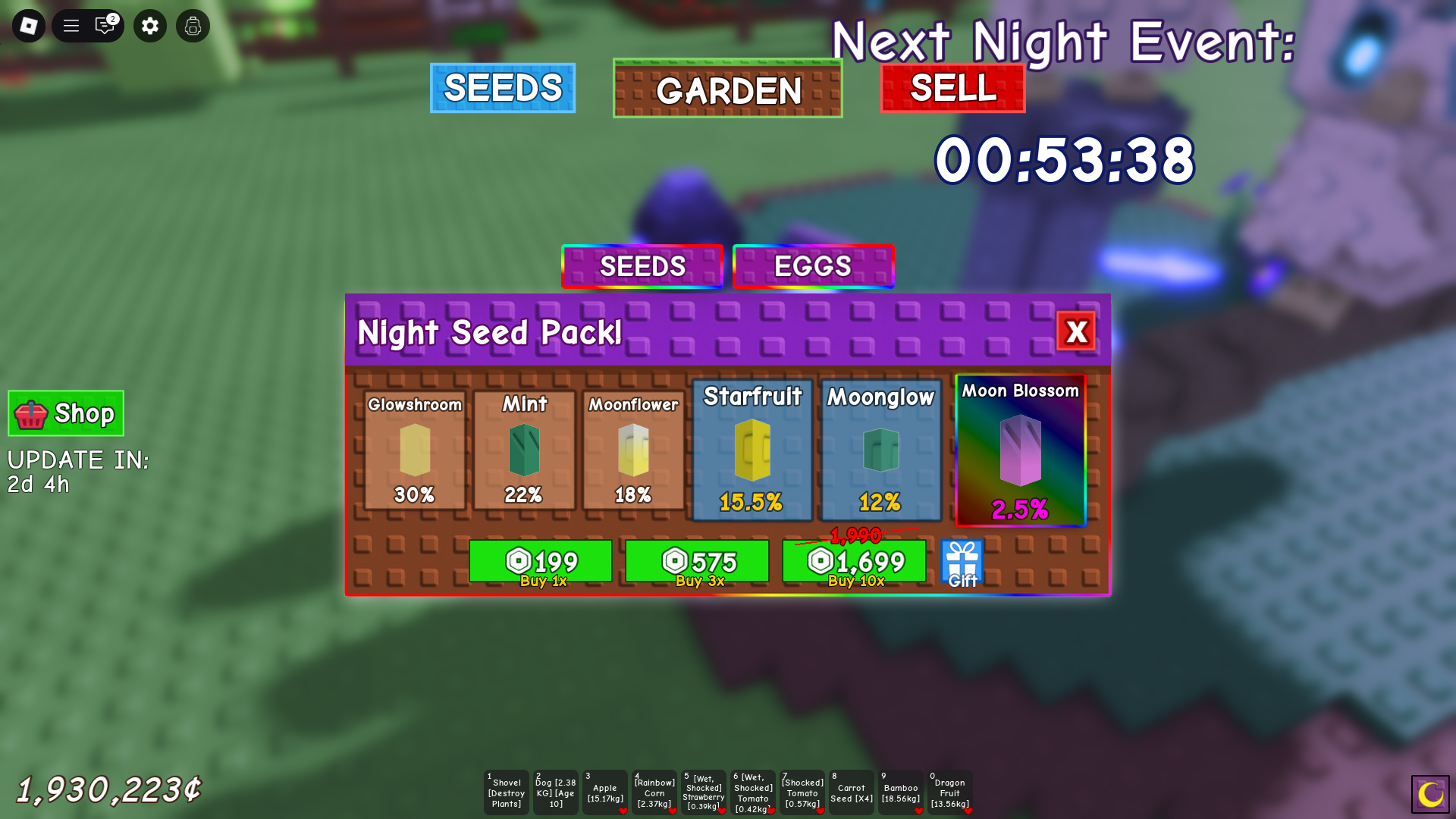Image resolution: width=1456 pixels, height=819 pixels.
Task: Open the settings gear icon
Action: click(x=149, y=25)
